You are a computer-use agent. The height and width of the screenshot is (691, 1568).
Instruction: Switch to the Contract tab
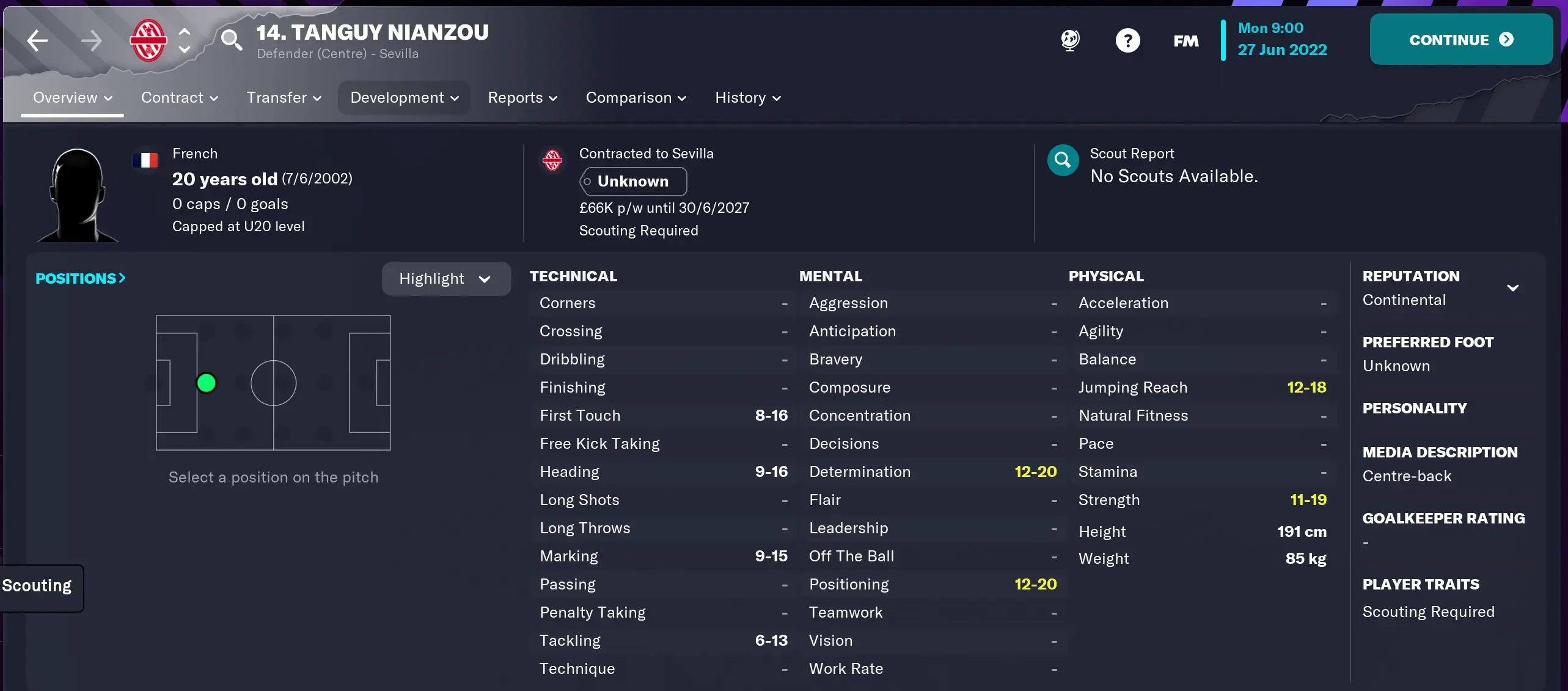click(179, 97)
